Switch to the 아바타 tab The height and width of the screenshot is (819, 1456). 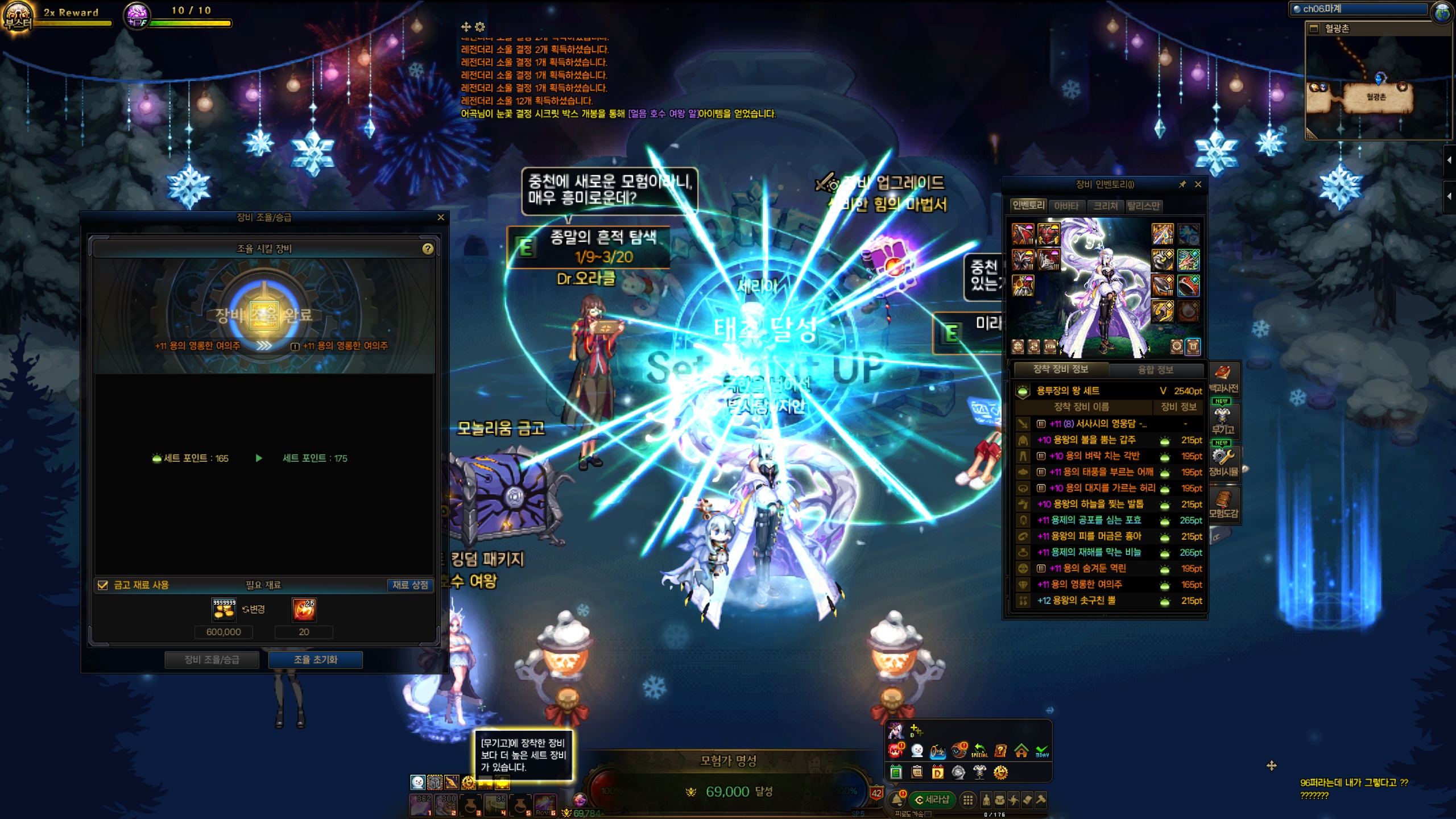[x=1066, y=206]
